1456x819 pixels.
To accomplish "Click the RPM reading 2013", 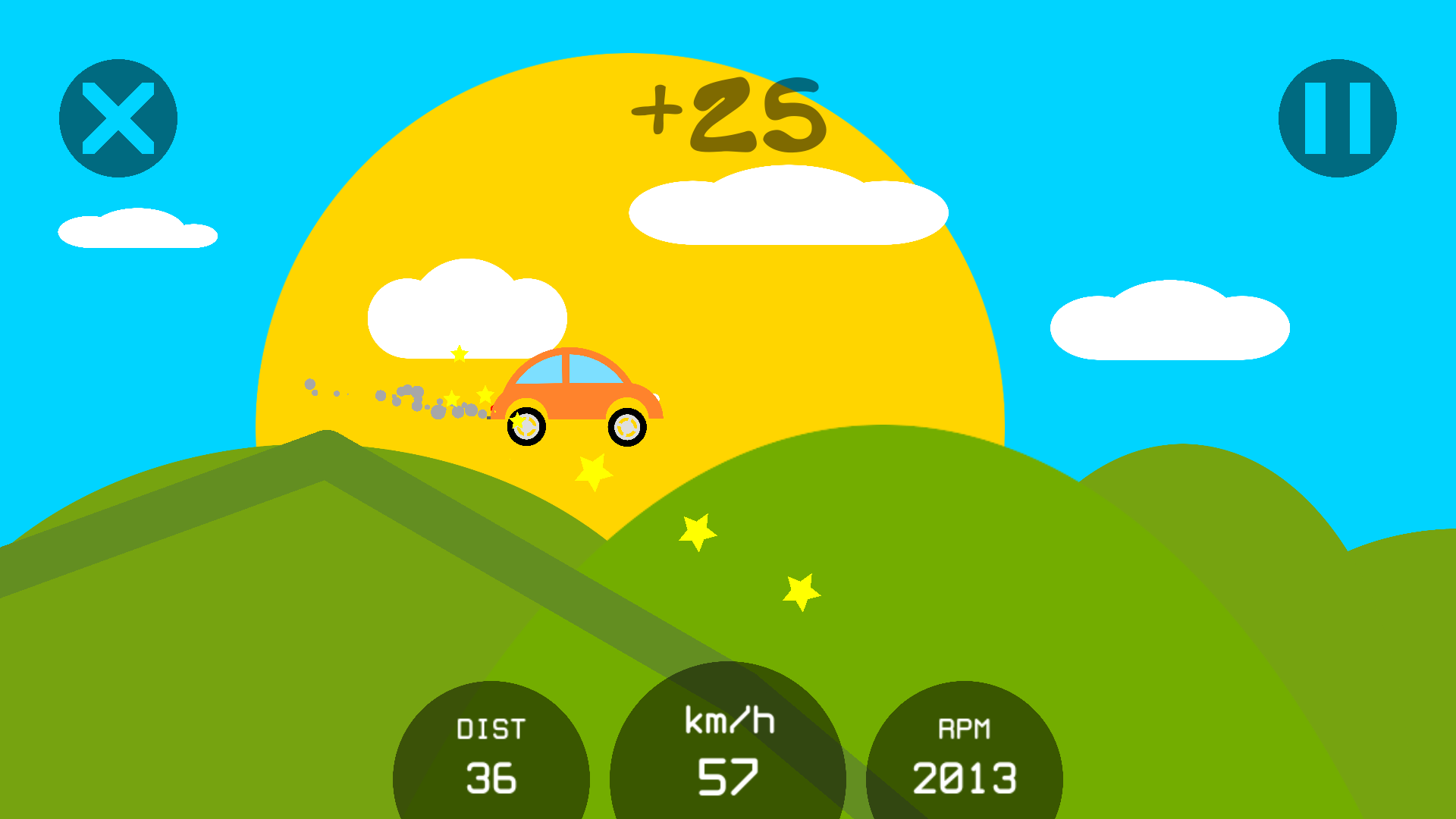I will [x=965, y=777].
